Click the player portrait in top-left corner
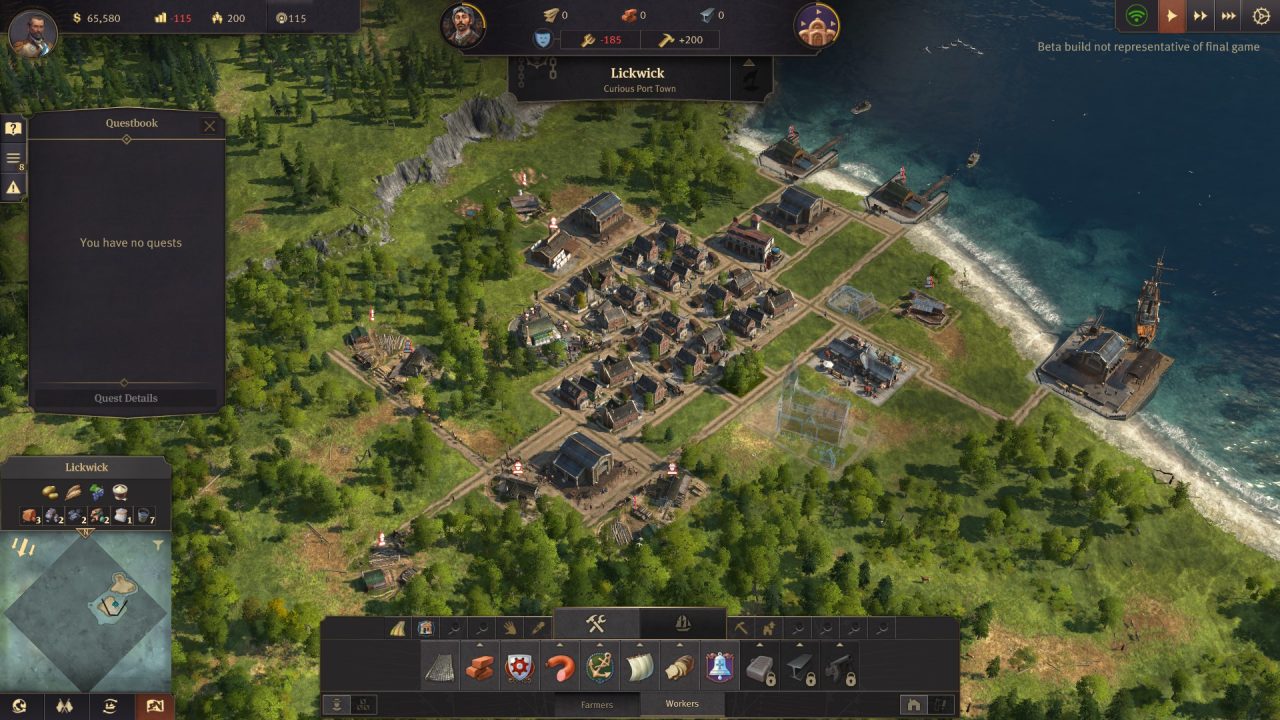Screen dimensions: 1280x720 coord(32,32)
